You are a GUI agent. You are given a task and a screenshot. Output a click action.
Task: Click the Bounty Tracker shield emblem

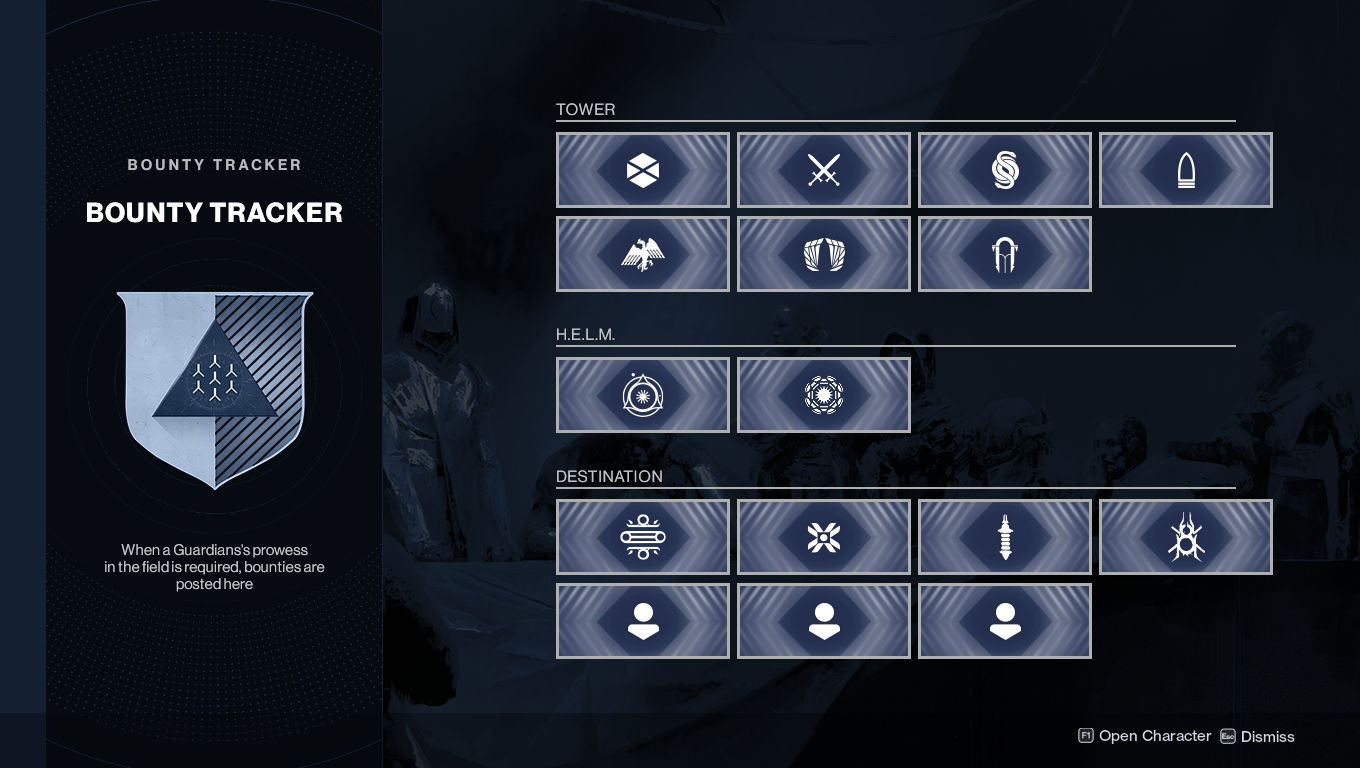(214, 390)
